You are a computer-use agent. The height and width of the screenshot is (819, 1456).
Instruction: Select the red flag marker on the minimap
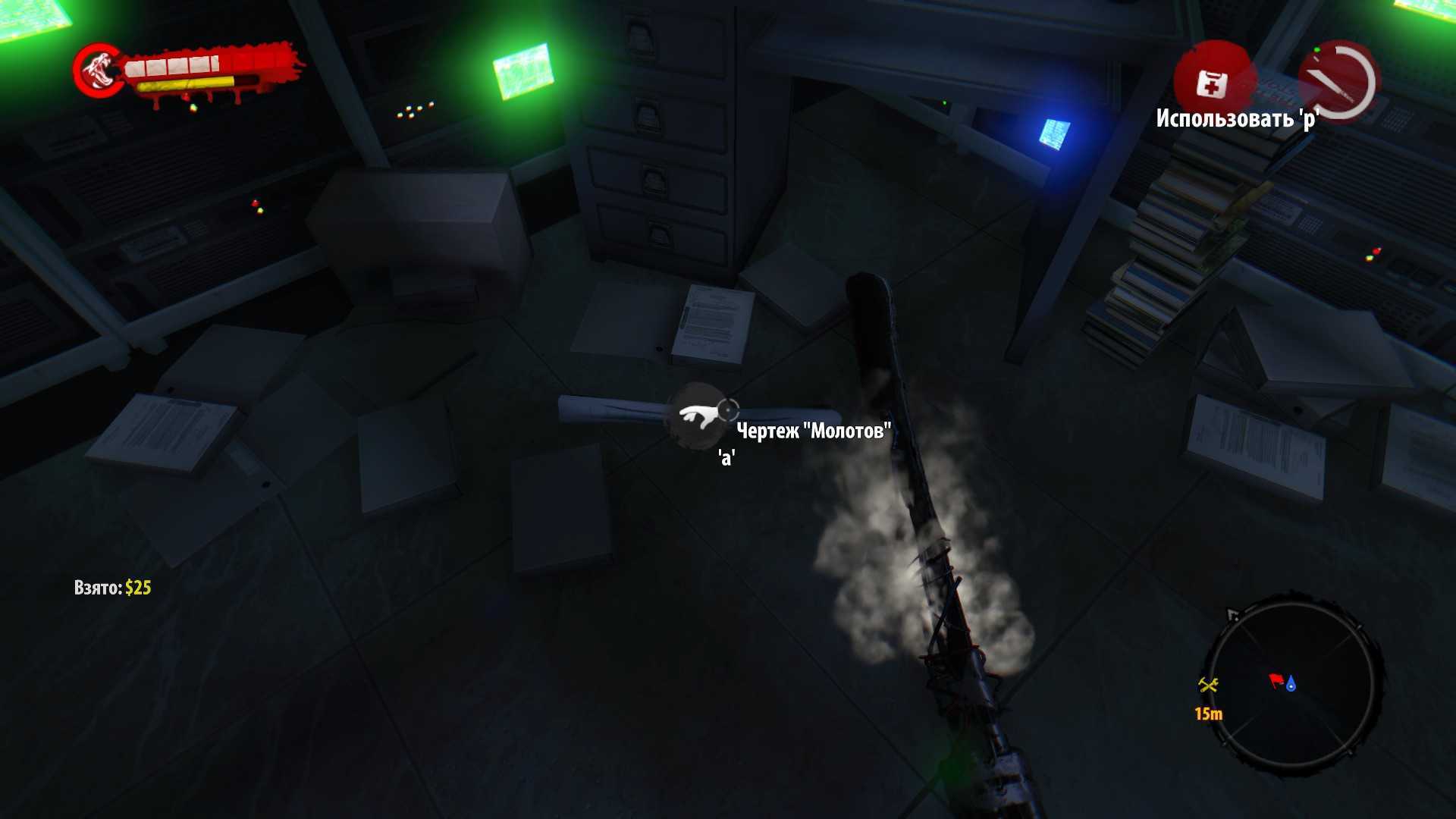point(1277,681)
